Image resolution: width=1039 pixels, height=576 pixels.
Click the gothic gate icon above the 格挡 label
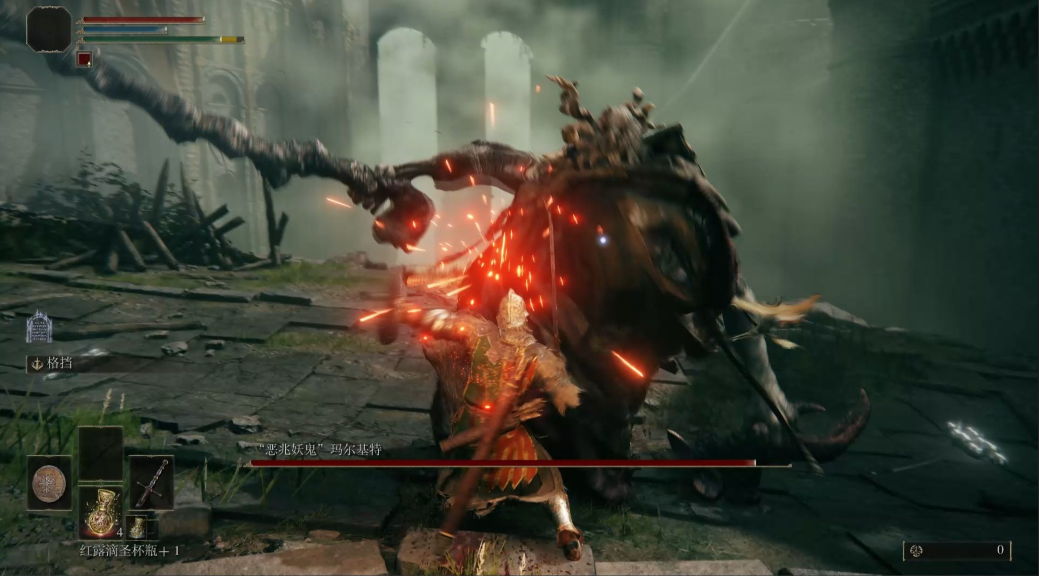point(39,327)
